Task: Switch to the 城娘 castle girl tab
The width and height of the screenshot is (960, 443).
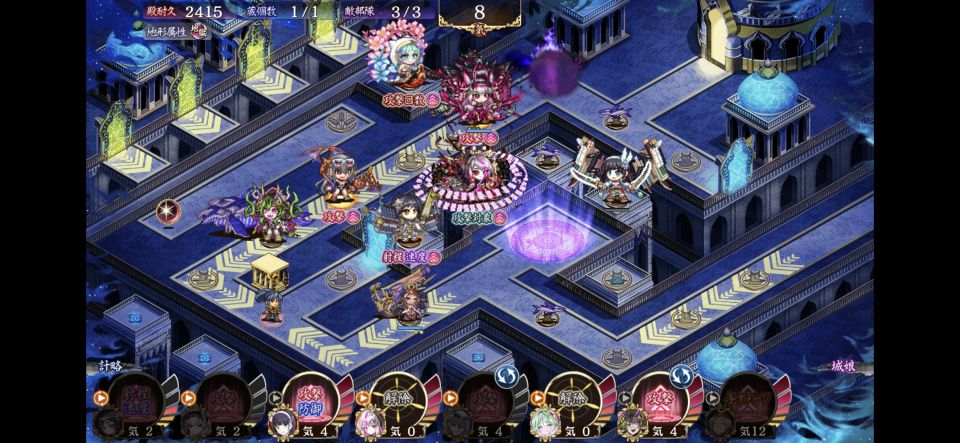Action: 845,366
